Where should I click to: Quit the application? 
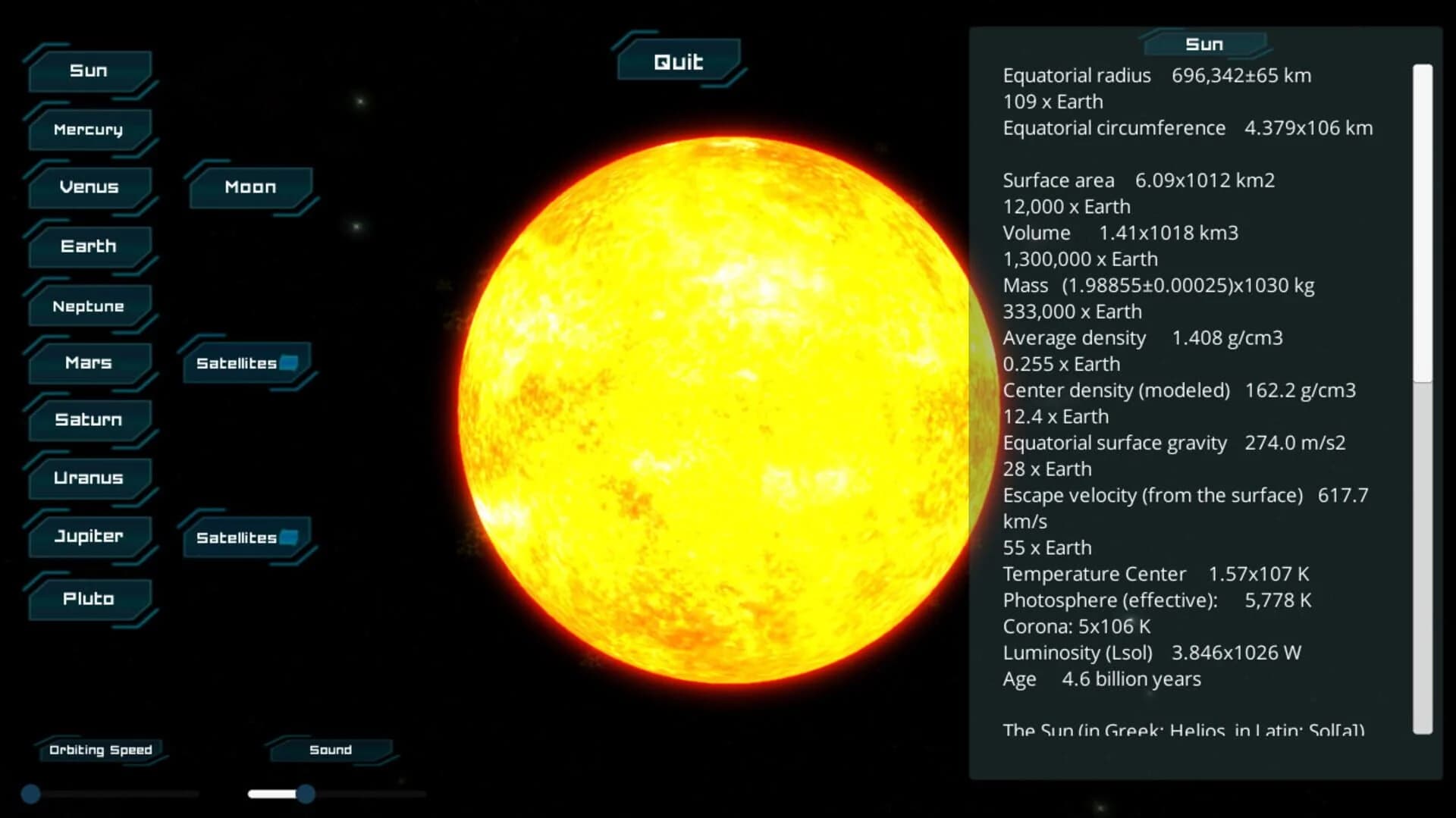click(679, 61)
